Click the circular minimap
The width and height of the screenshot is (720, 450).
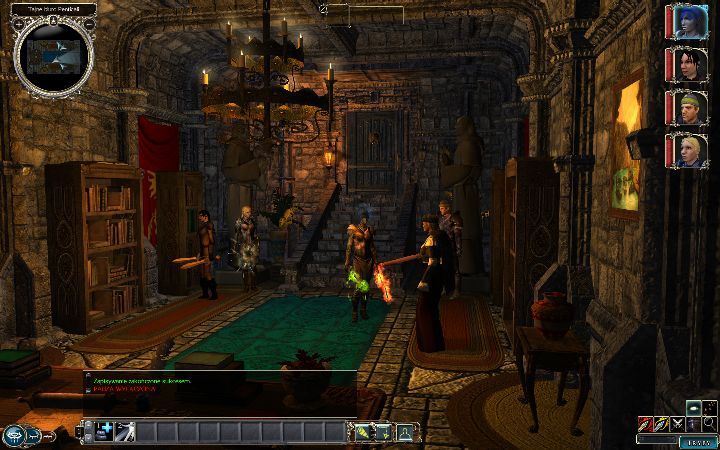click(54, 54)
